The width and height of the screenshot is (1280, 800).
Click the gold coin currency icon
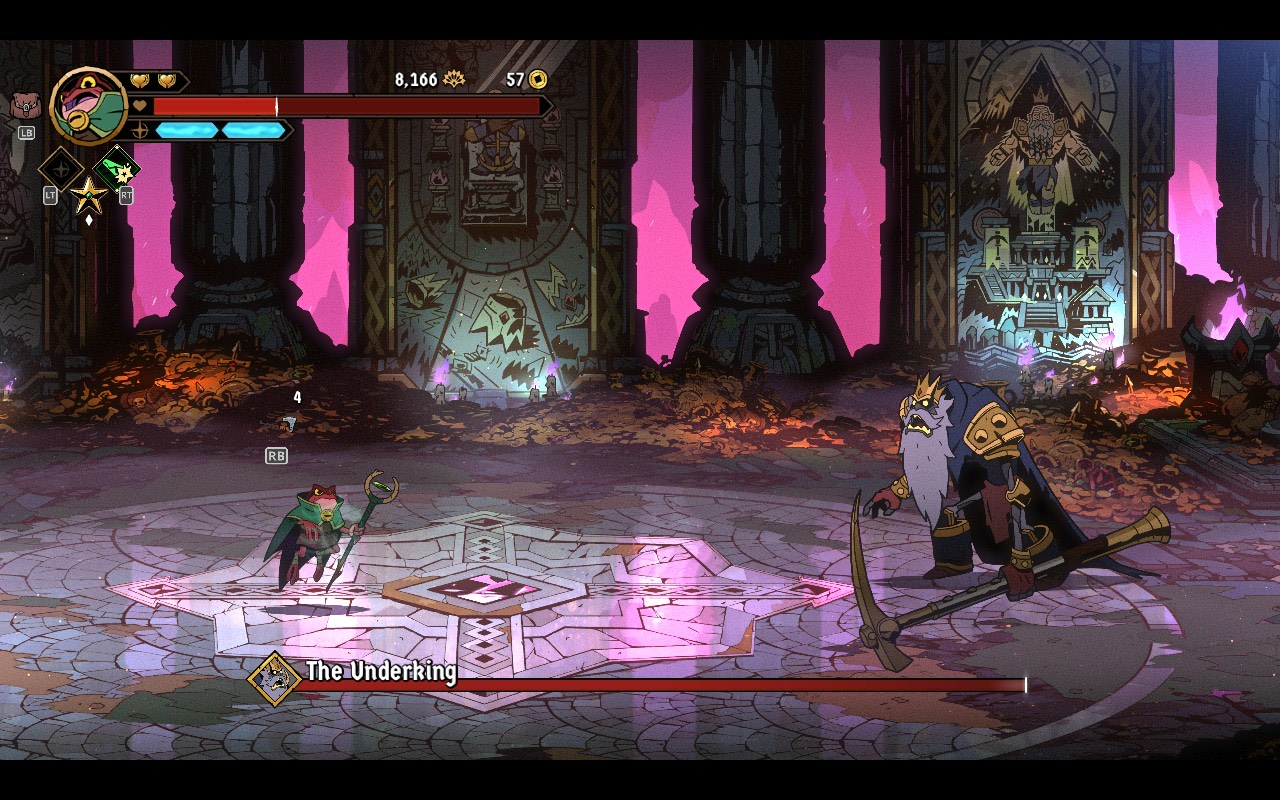tap(538, 79)
